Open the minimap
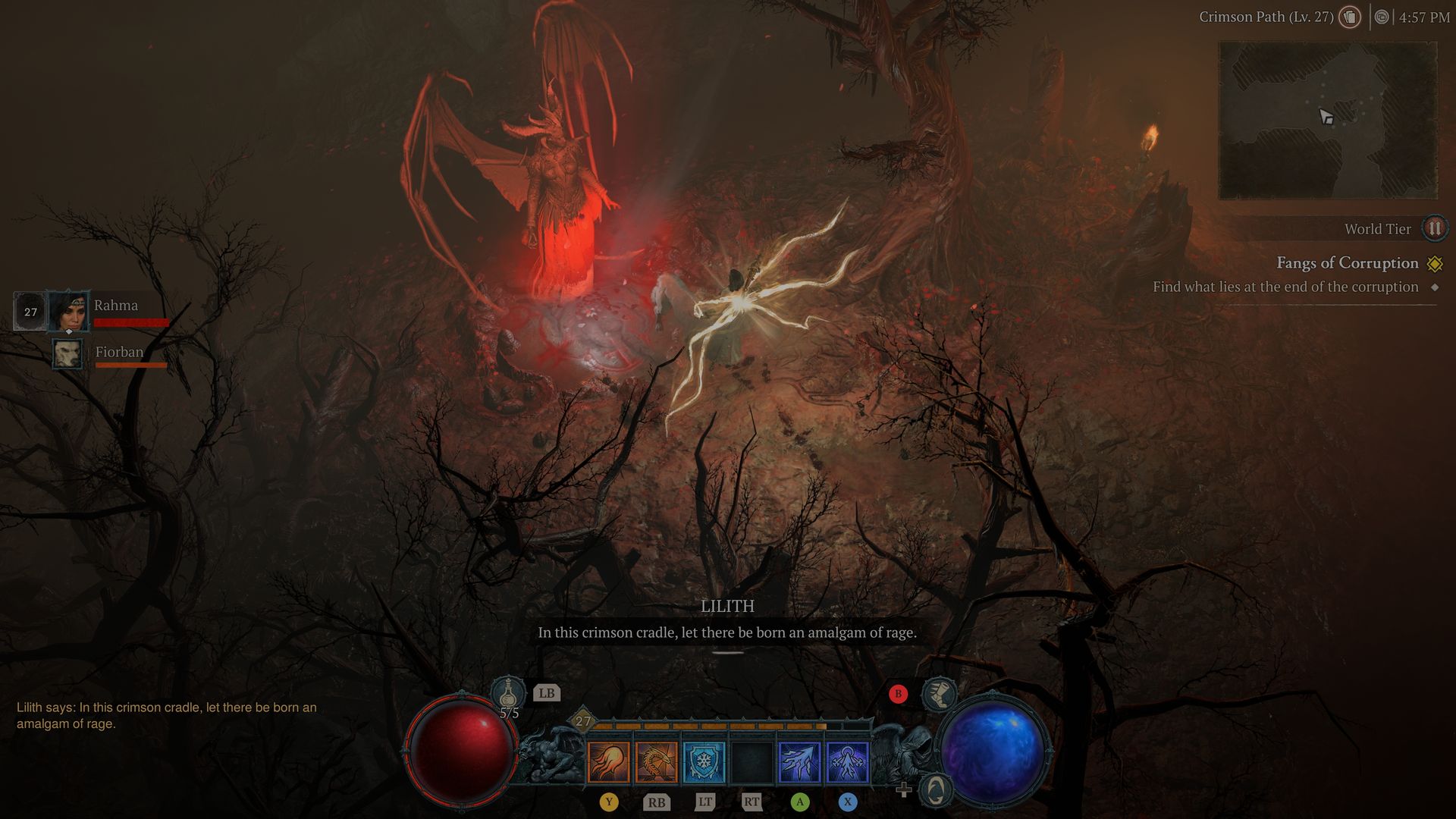The image size is (1456, 819). 1327,120
